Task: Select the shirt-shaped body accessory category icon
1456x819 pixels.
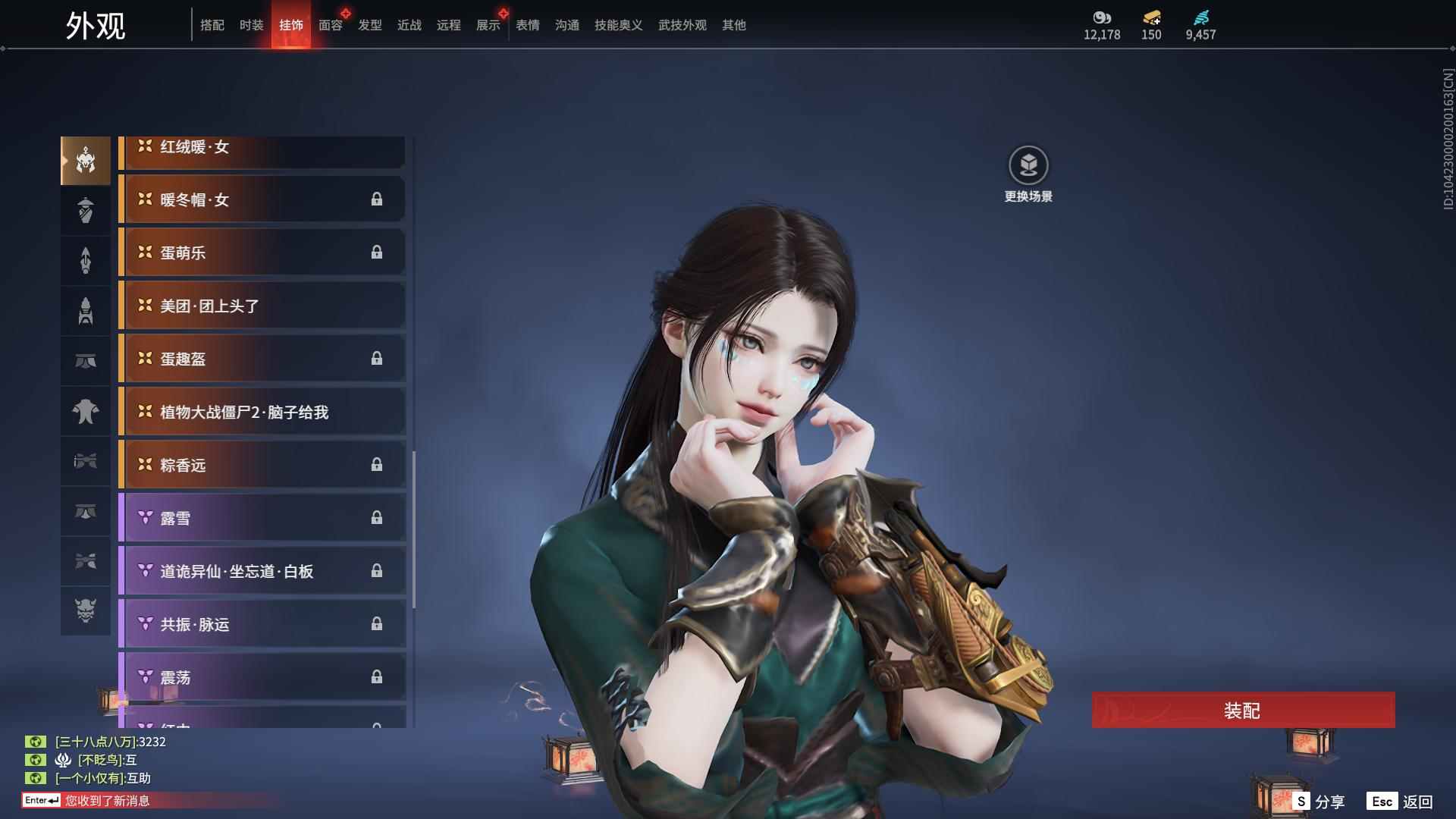Action: point(86,410)
